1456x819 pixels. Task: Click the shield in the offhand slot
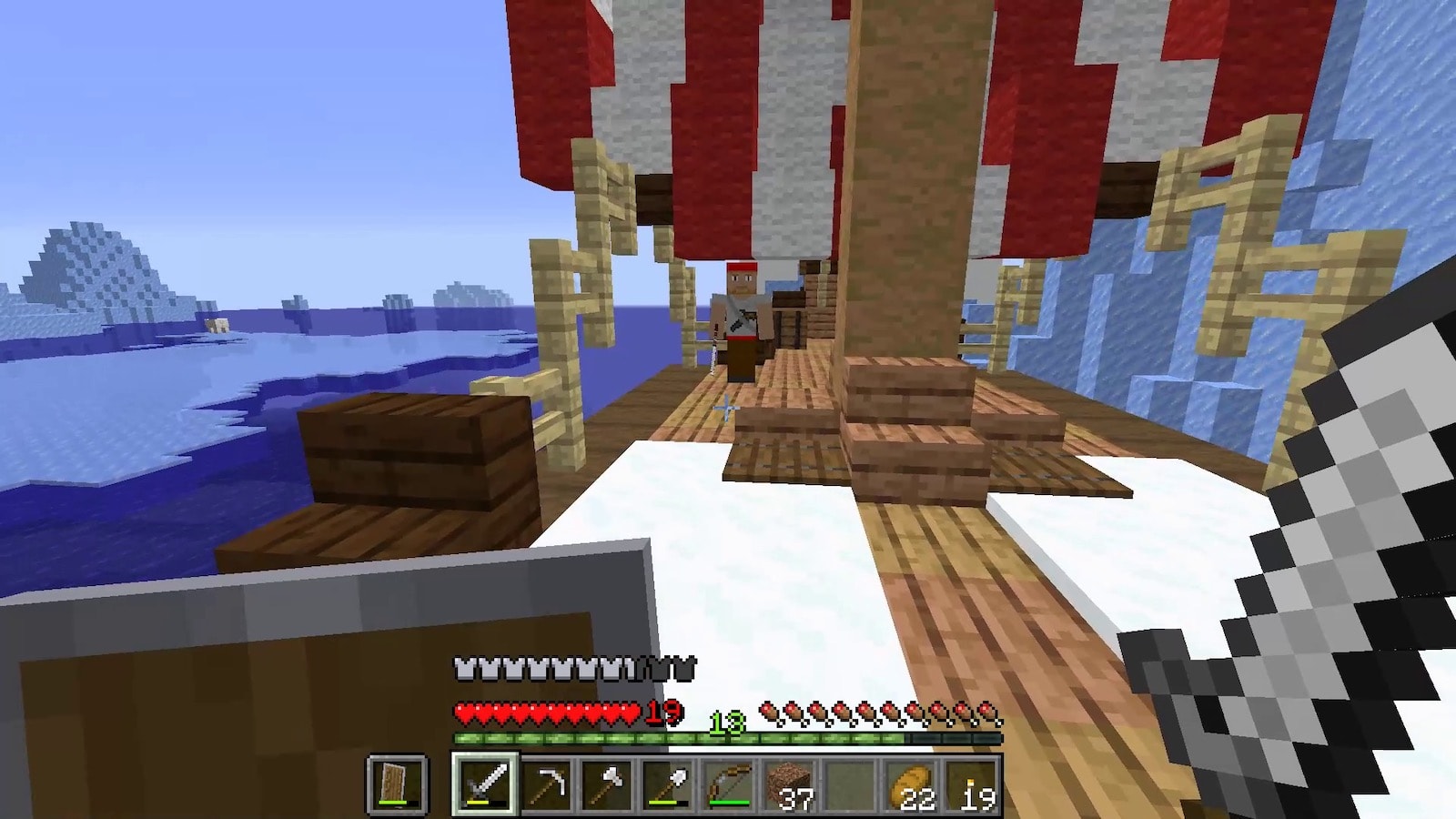[397, 783]
